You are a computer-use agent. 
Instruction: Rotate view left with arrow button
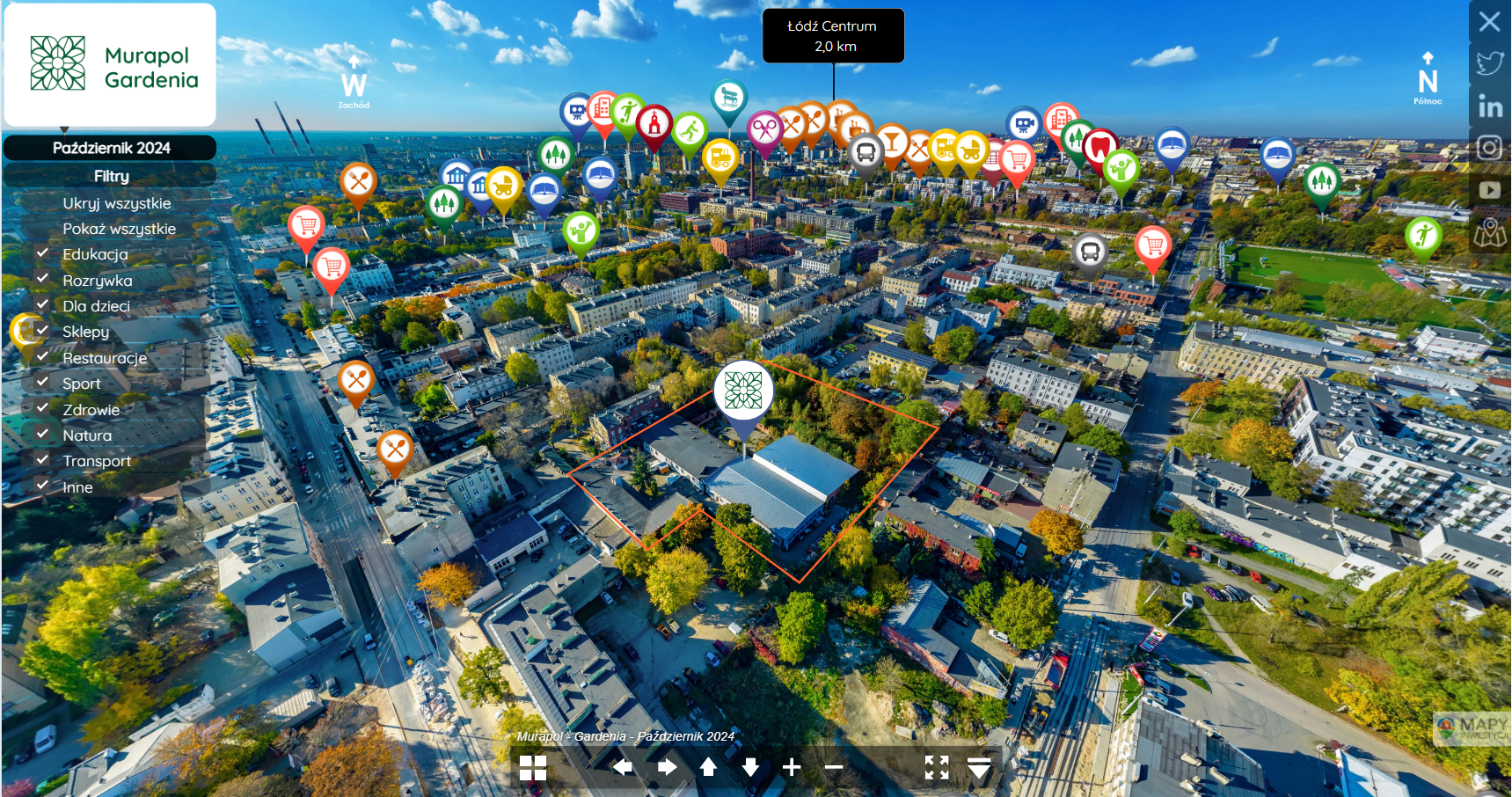[623, 767]
